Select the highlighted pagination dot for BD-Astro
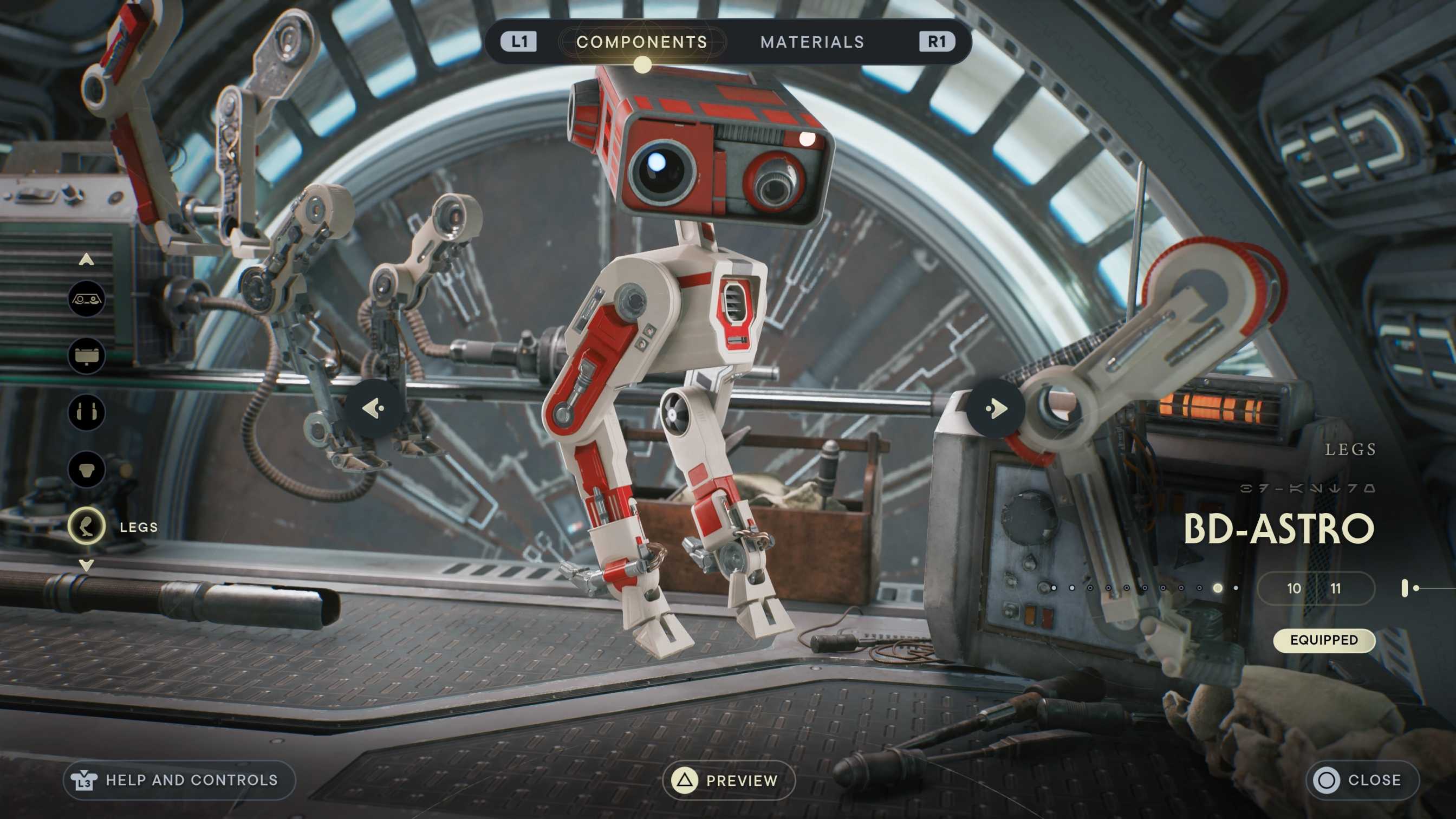 pyautogui.click(x=1218, y=588)
